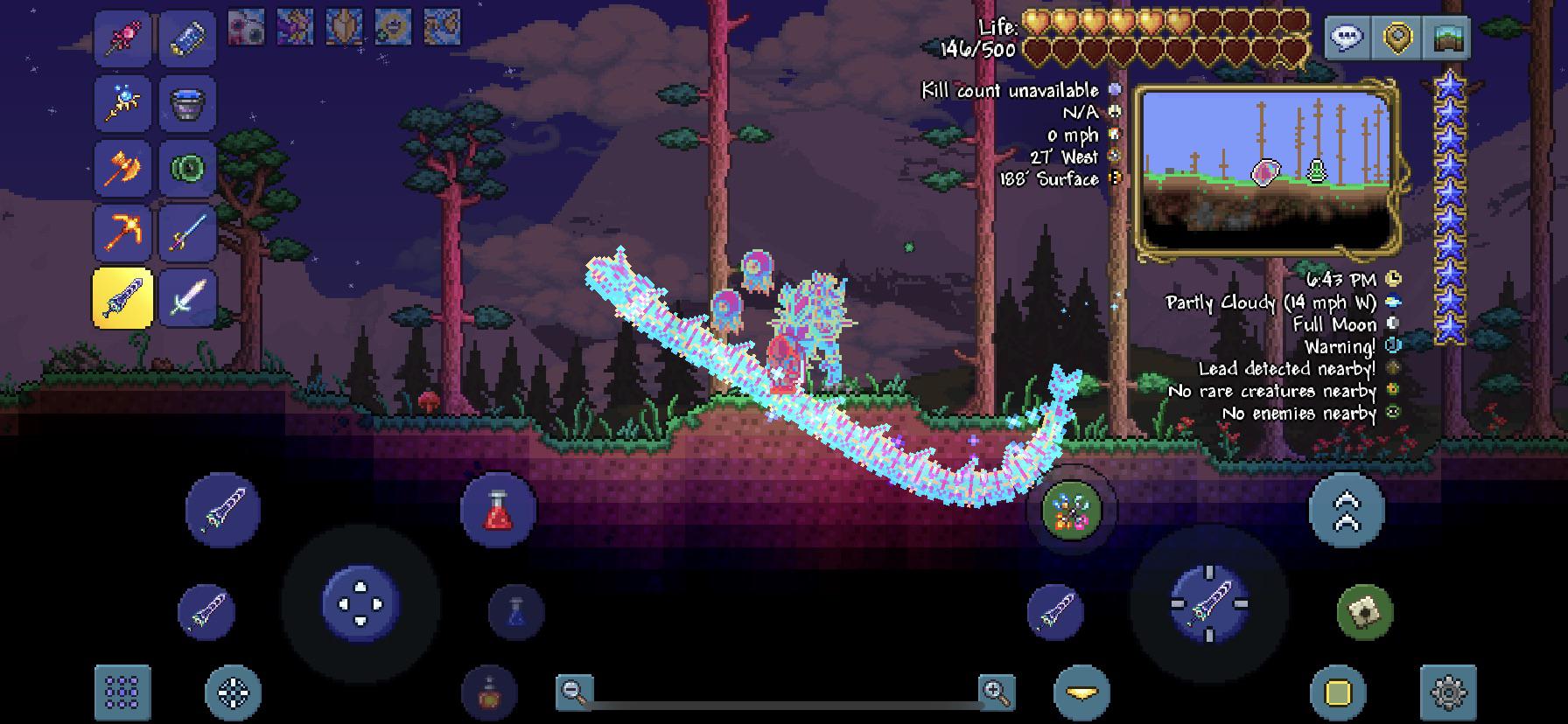Select the highlighted Terra Blade hotbar slot
This screenshot has height=724, width=1568.
coord(122,300)
